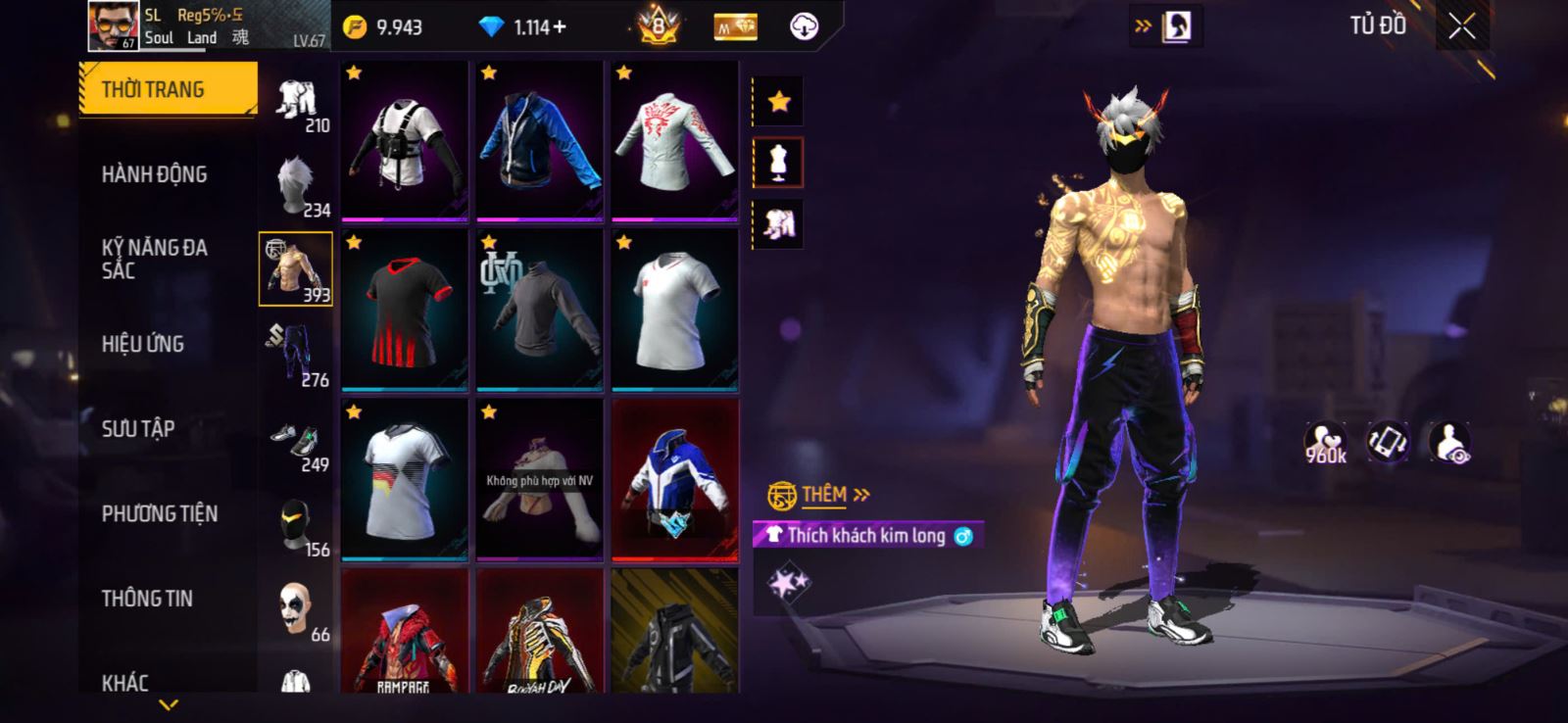Open the Thông Tin section
The height and width of the screenshot is (723, 1568).
tap(147, 598)
